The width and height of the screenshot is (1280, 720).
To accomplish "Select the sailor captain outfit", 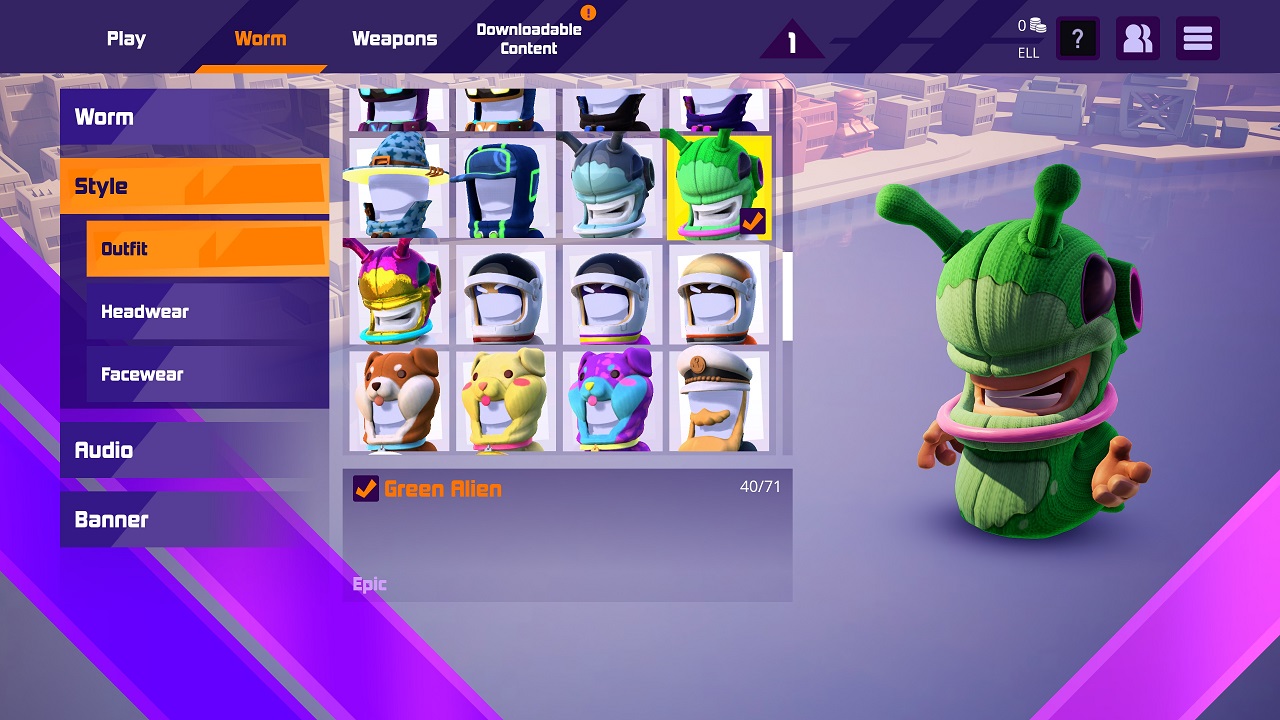I will pyautogui.click(x=719, y=397).
